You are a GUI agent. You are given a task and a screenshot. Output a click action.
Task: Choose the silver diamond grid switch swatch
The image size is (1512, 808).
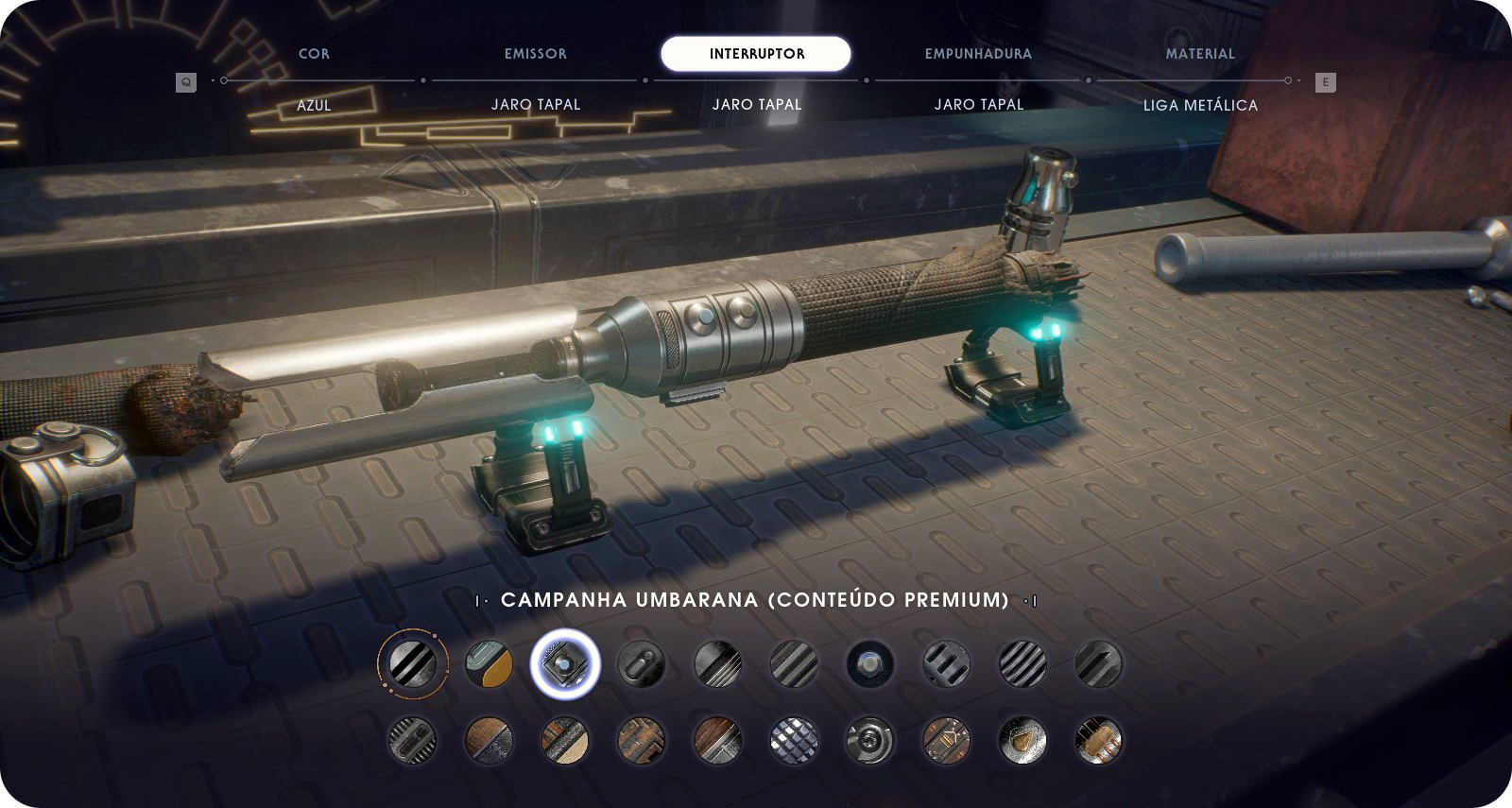794,739
